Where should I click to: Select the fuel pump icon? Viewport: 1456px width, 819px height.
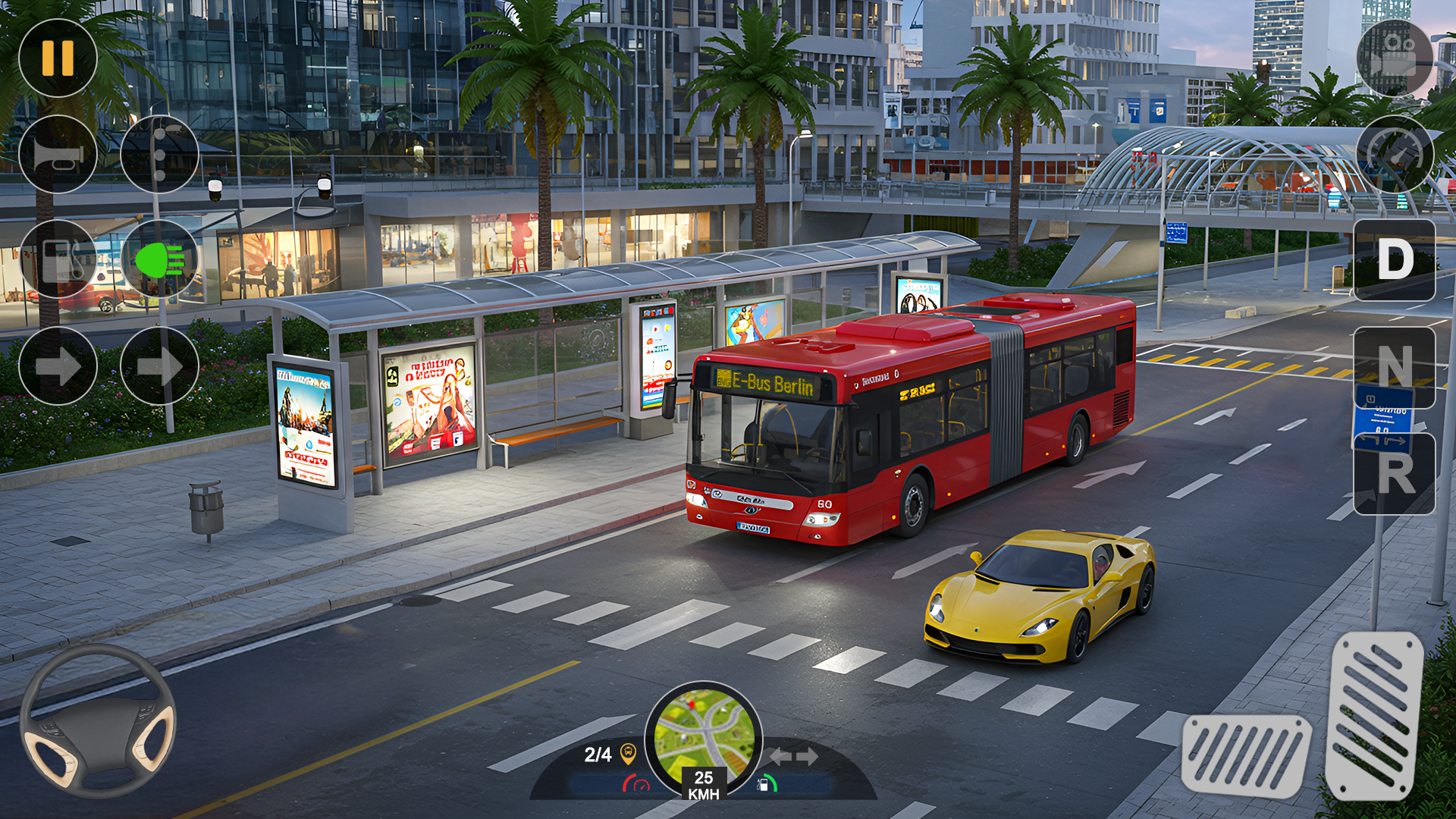point(58,259)
